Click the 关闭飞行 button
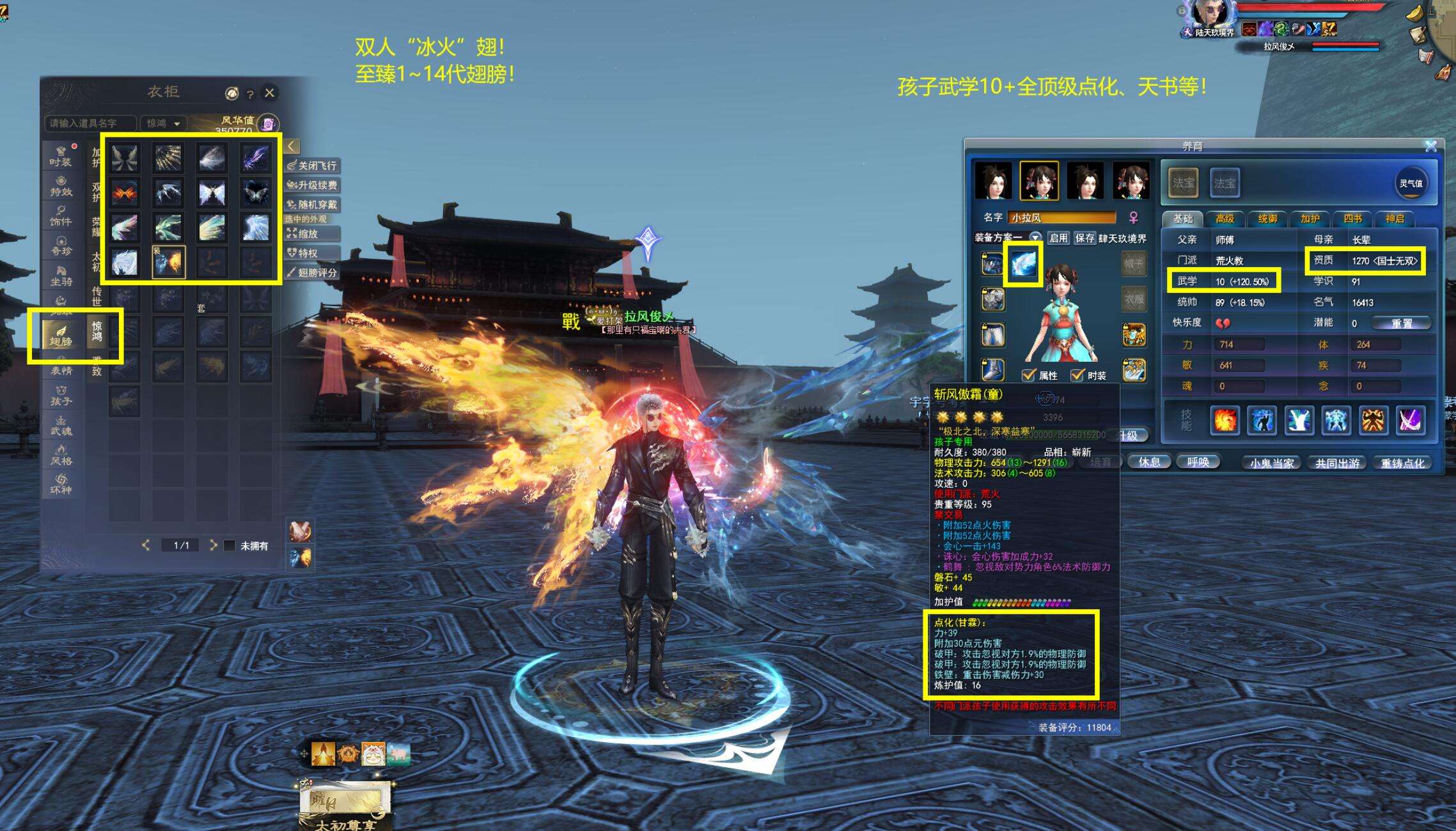This screenshot has height=831, width=1456. tap(312, 166)
